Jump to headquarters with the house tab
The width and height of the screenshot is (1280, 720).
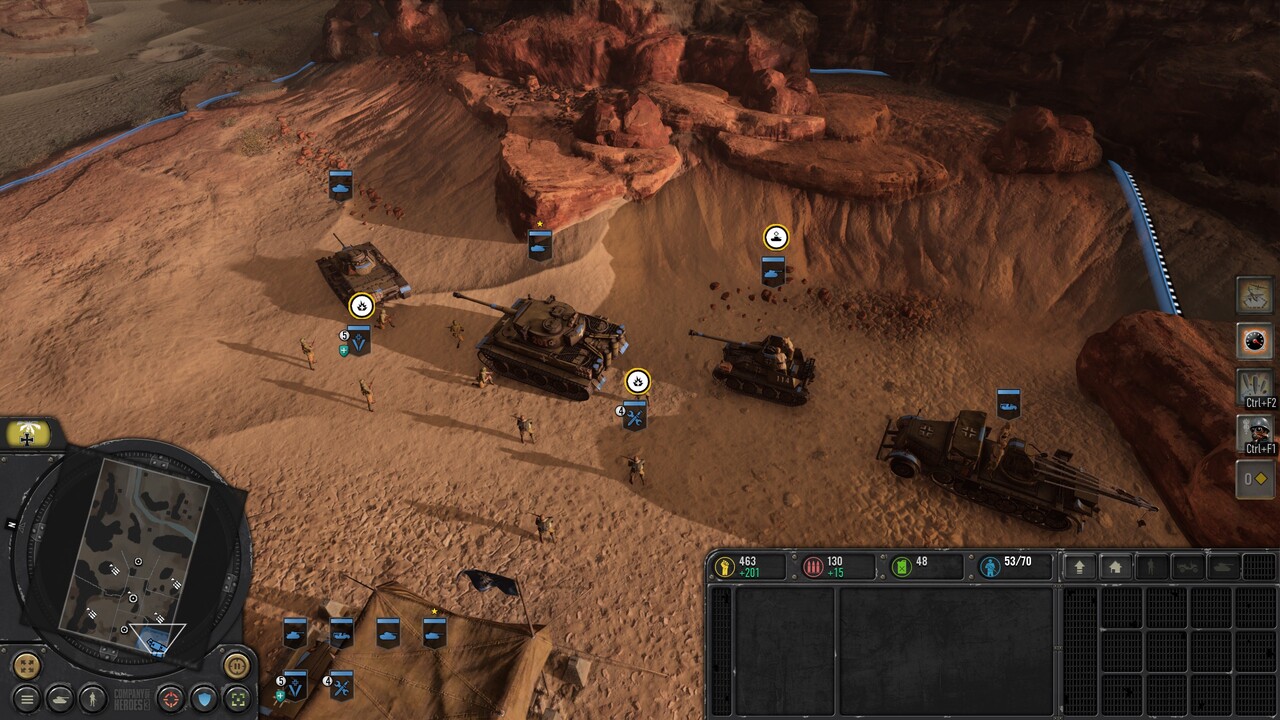tap(1115, 567)
